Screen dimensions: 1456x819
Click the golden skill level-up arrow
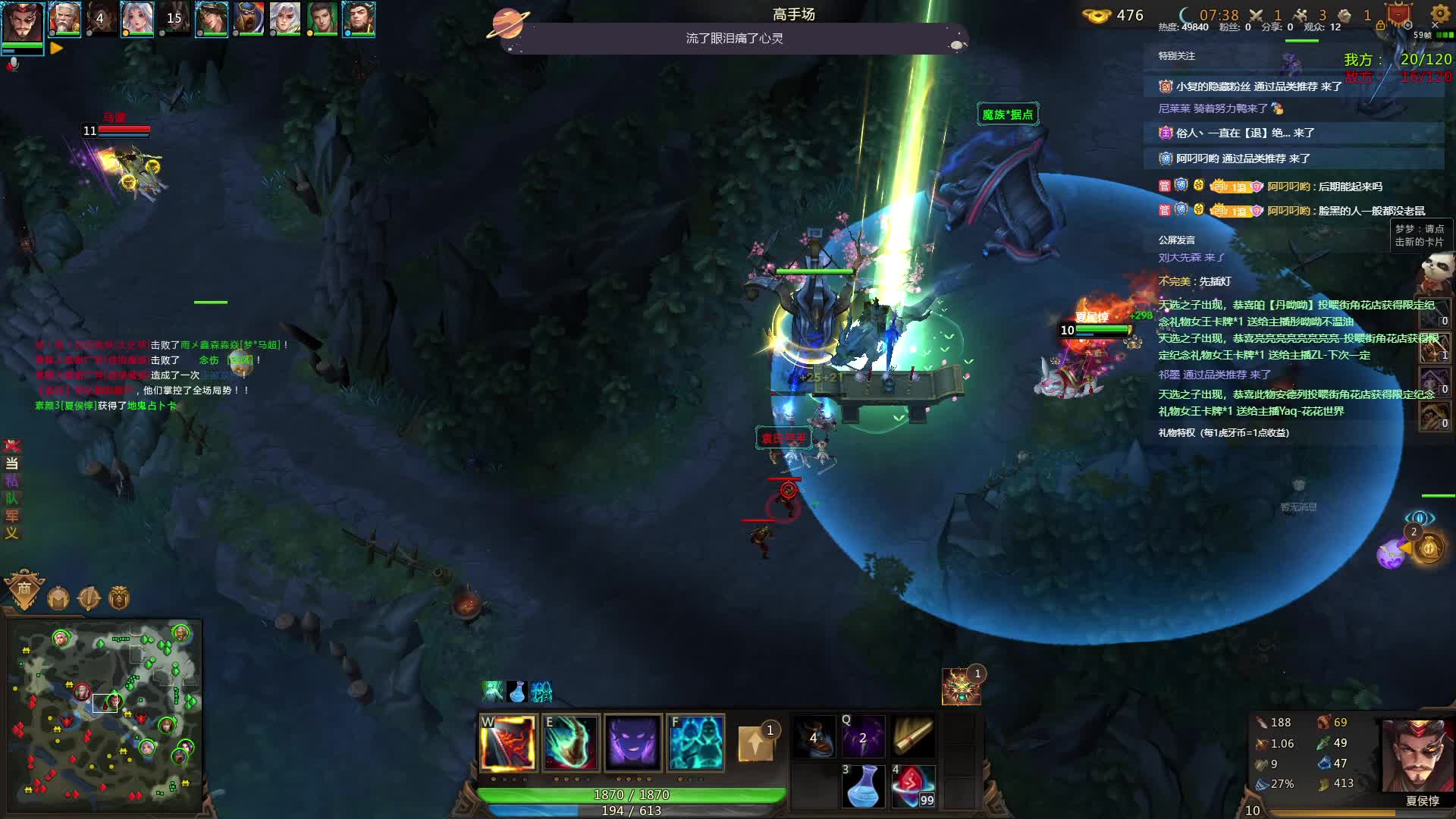755,742
